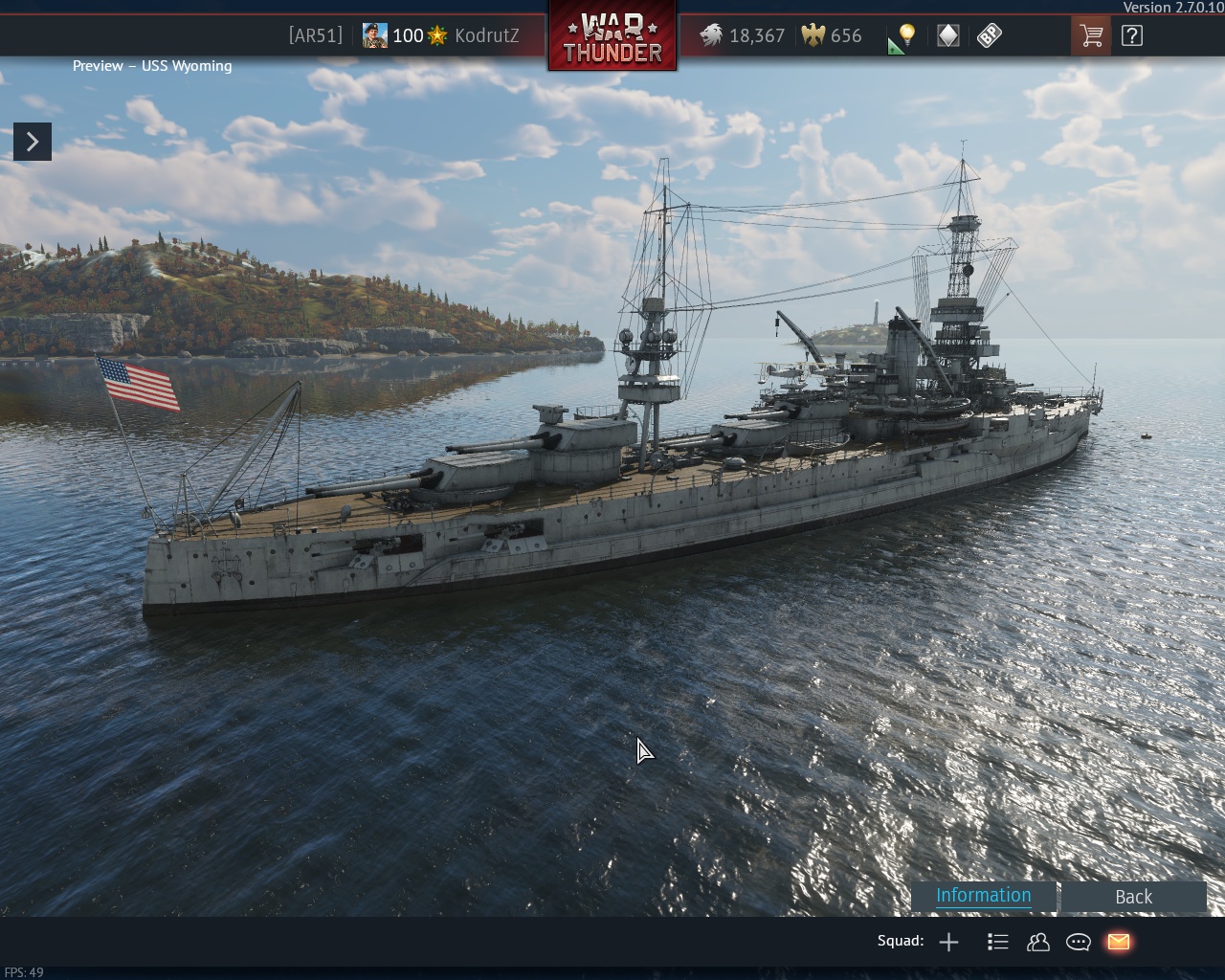Expand the side panel arrow

pyautogui.click(x=33, y=142)
